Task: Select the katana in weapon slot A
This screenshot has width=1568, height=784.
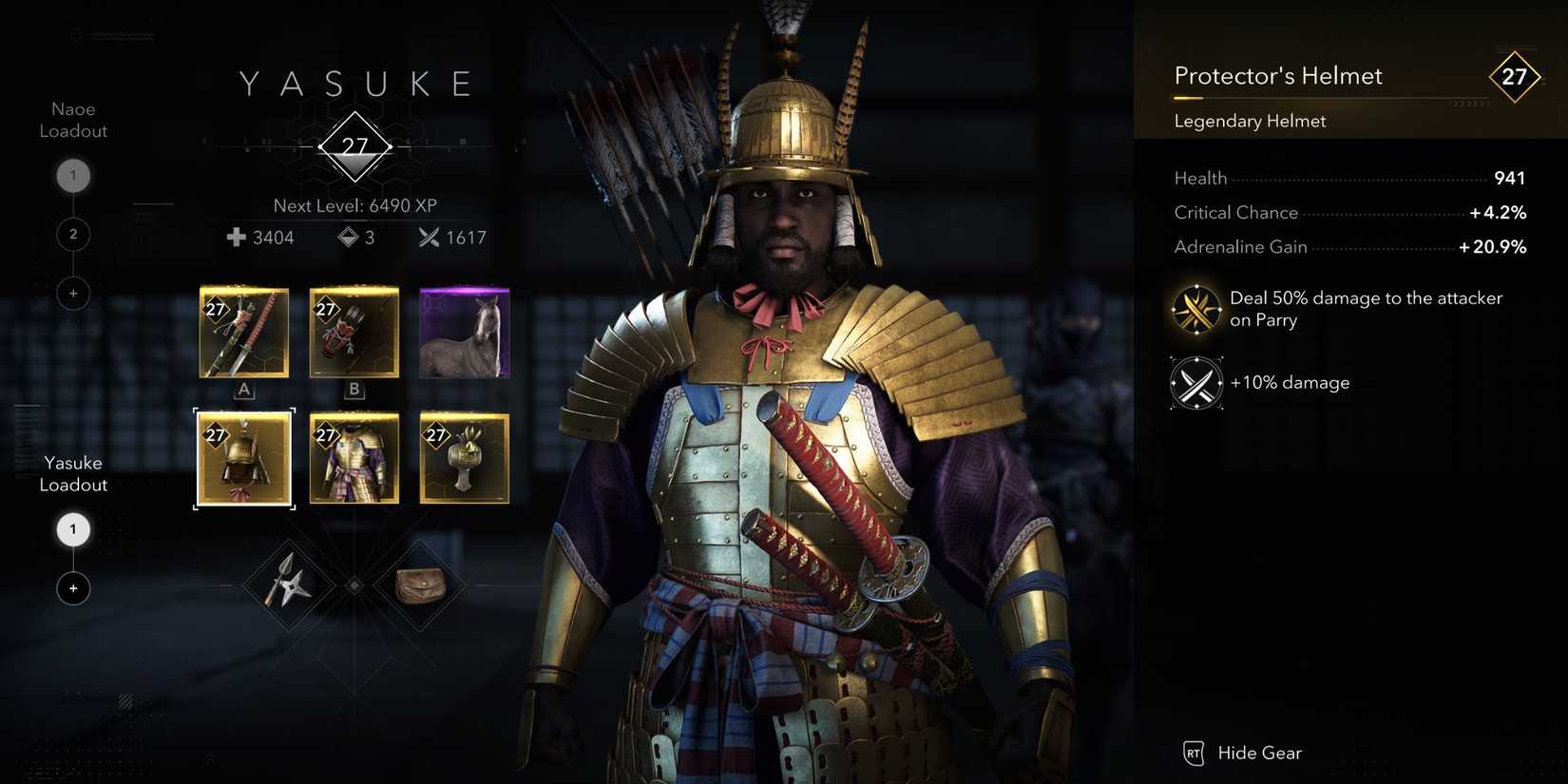Action: click(243, 332)
